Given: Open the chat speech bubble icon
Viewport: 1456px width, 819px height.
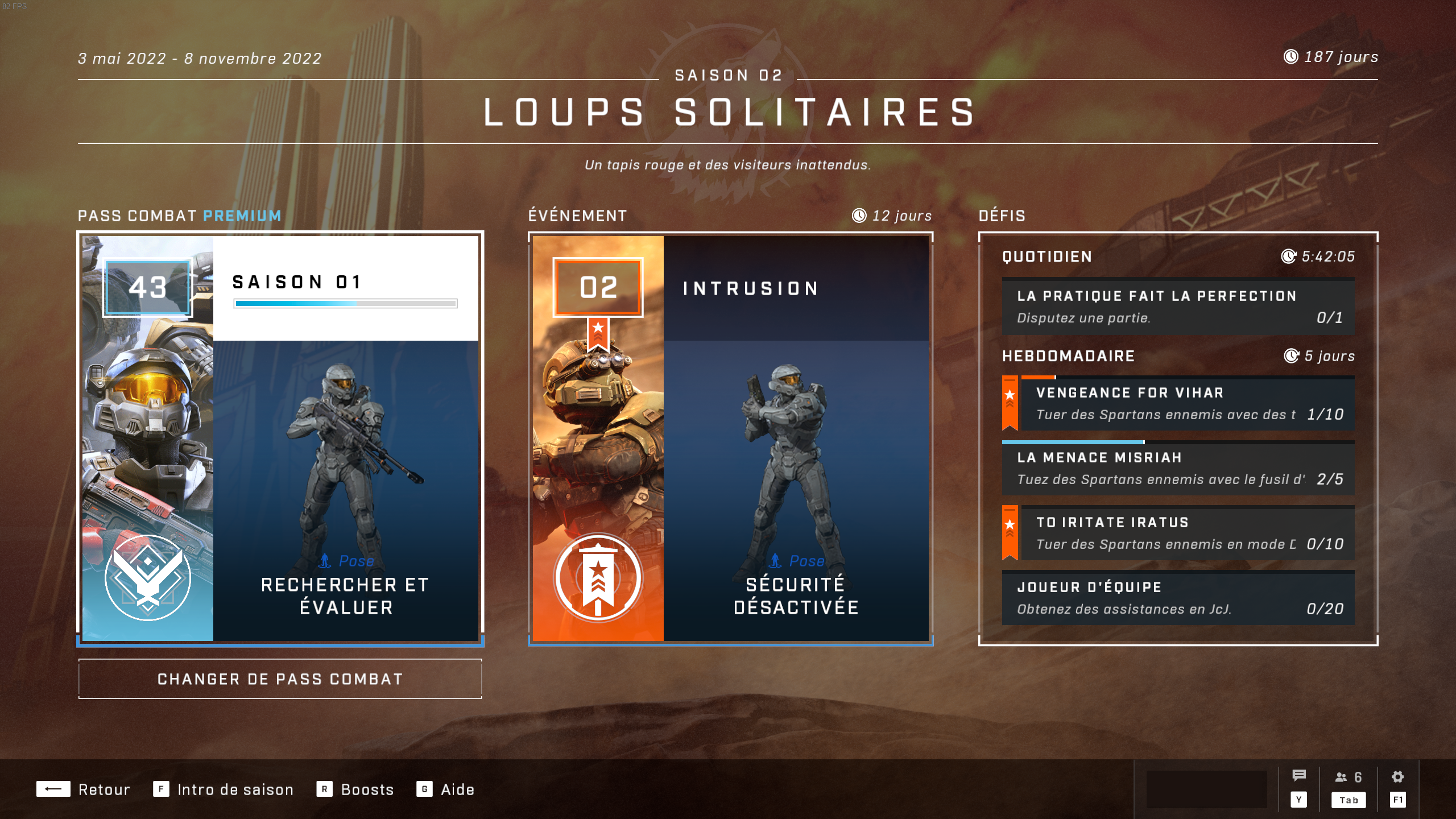Looking at the screenshot, I should click(x=1298, y=776).
